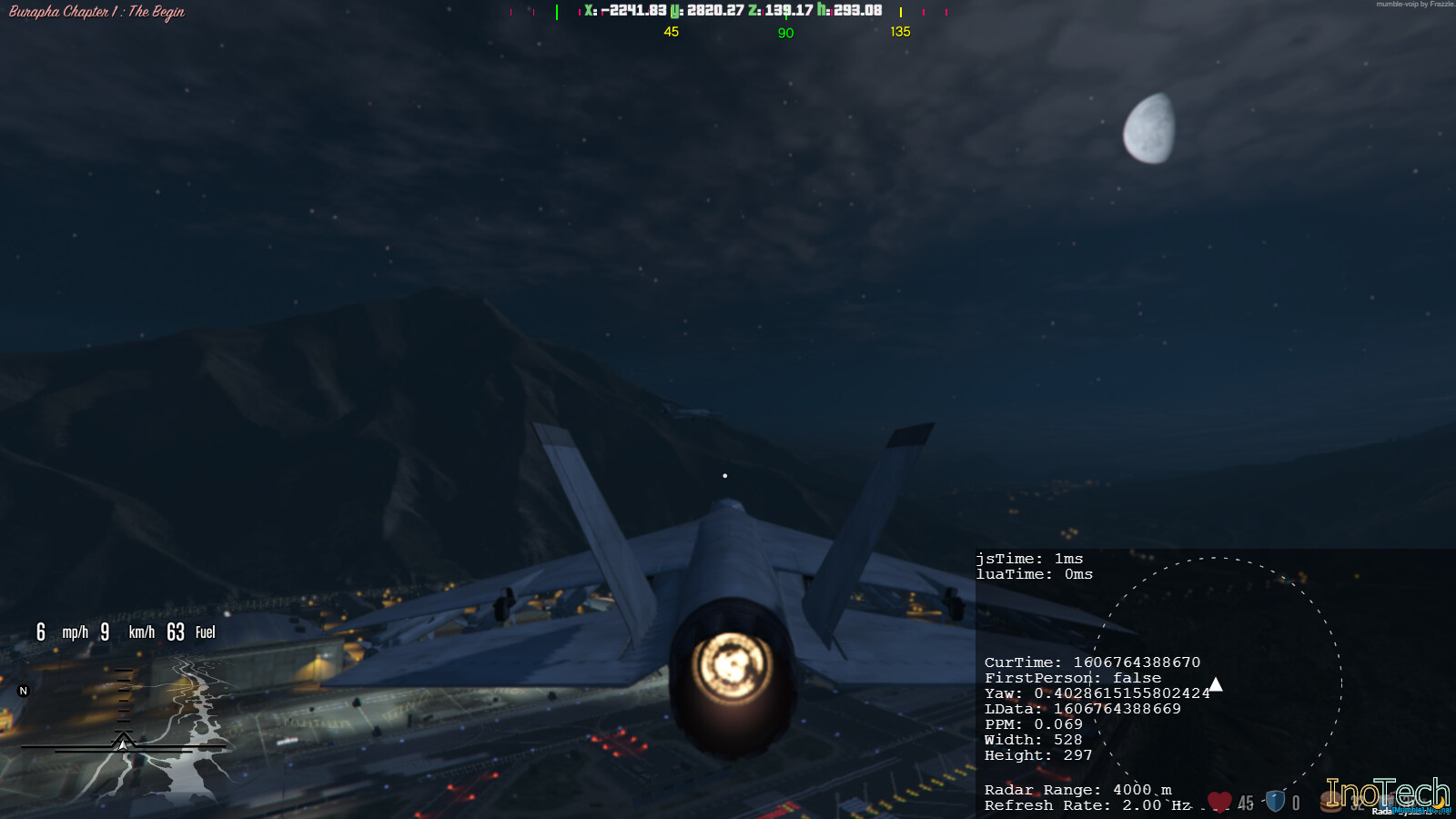Click the Fuel indicator label

[x=206, y=632]
